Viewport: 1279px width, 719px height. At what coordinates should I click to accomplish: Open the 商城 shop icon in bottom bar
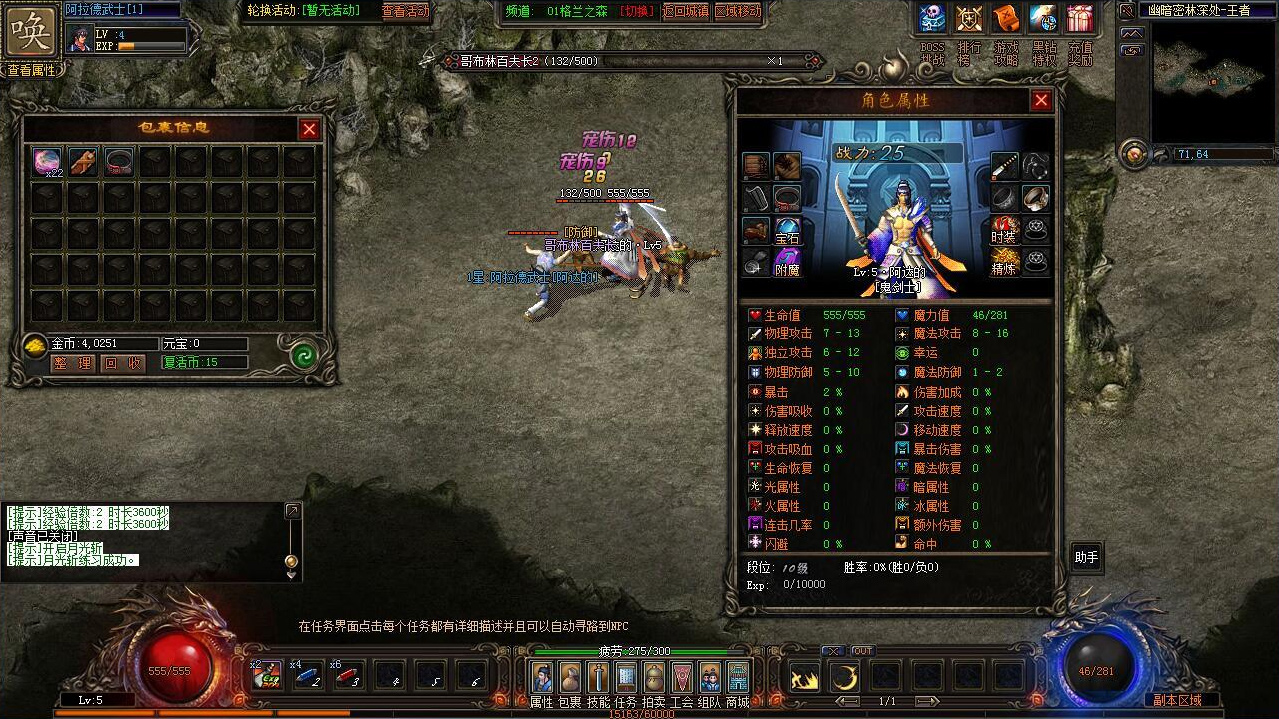point(738,677)
